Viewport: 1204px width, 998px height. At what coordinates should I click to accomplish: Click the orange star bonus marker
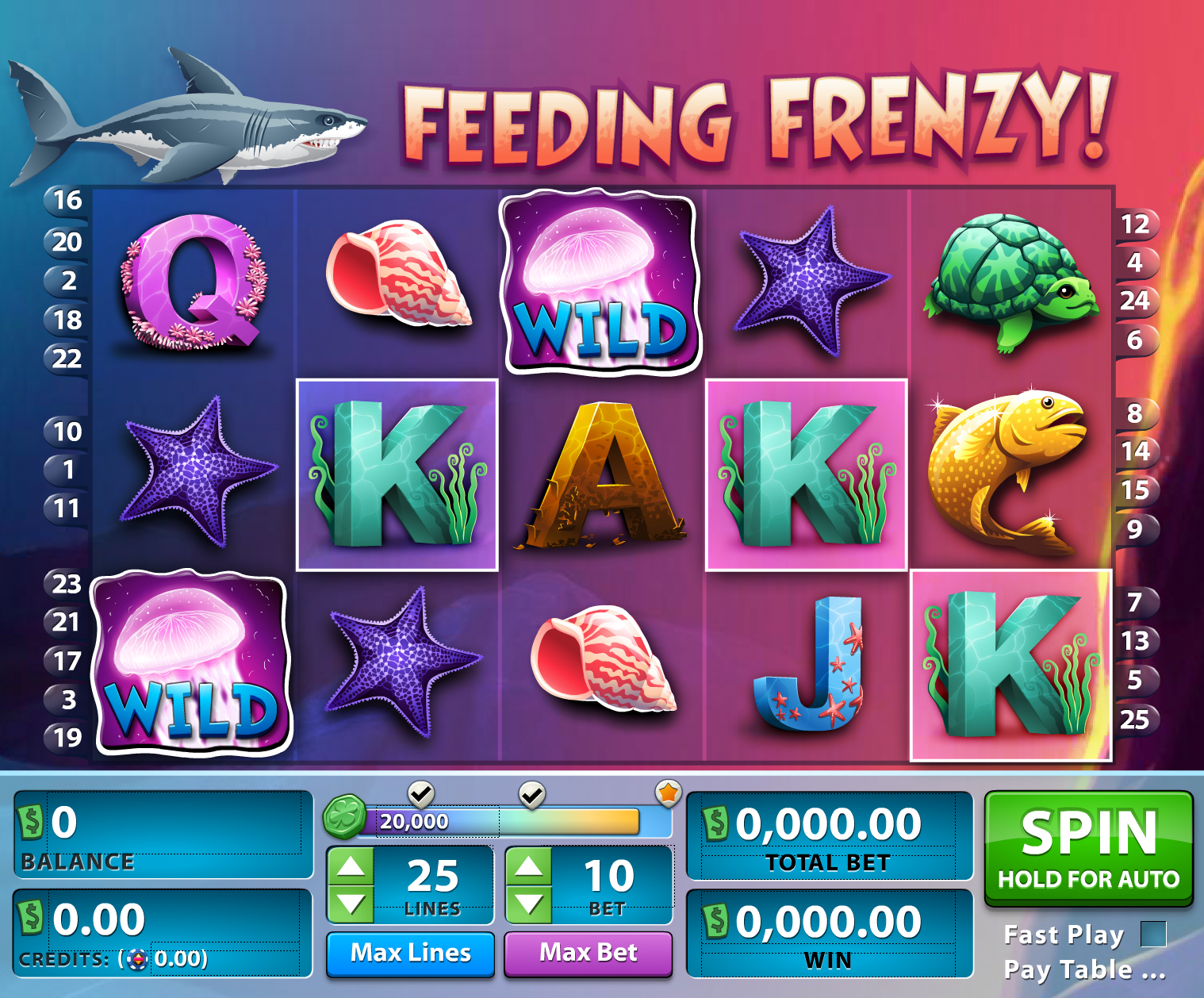tap(669, 792)
